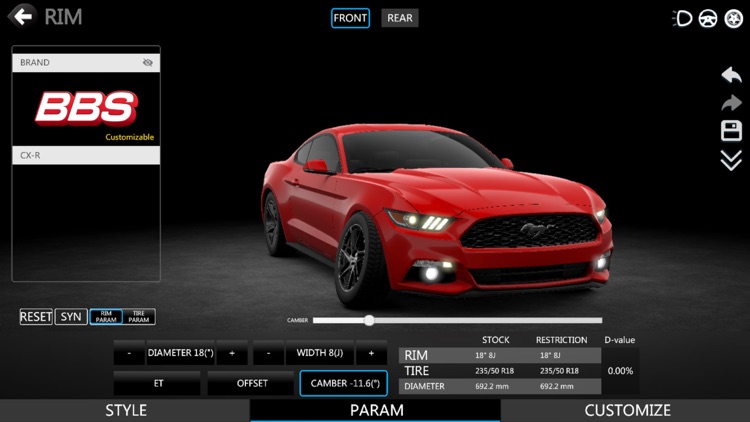Open the CUSTOMIZE tab
750x422 pixels.
[x=627, y=410]
